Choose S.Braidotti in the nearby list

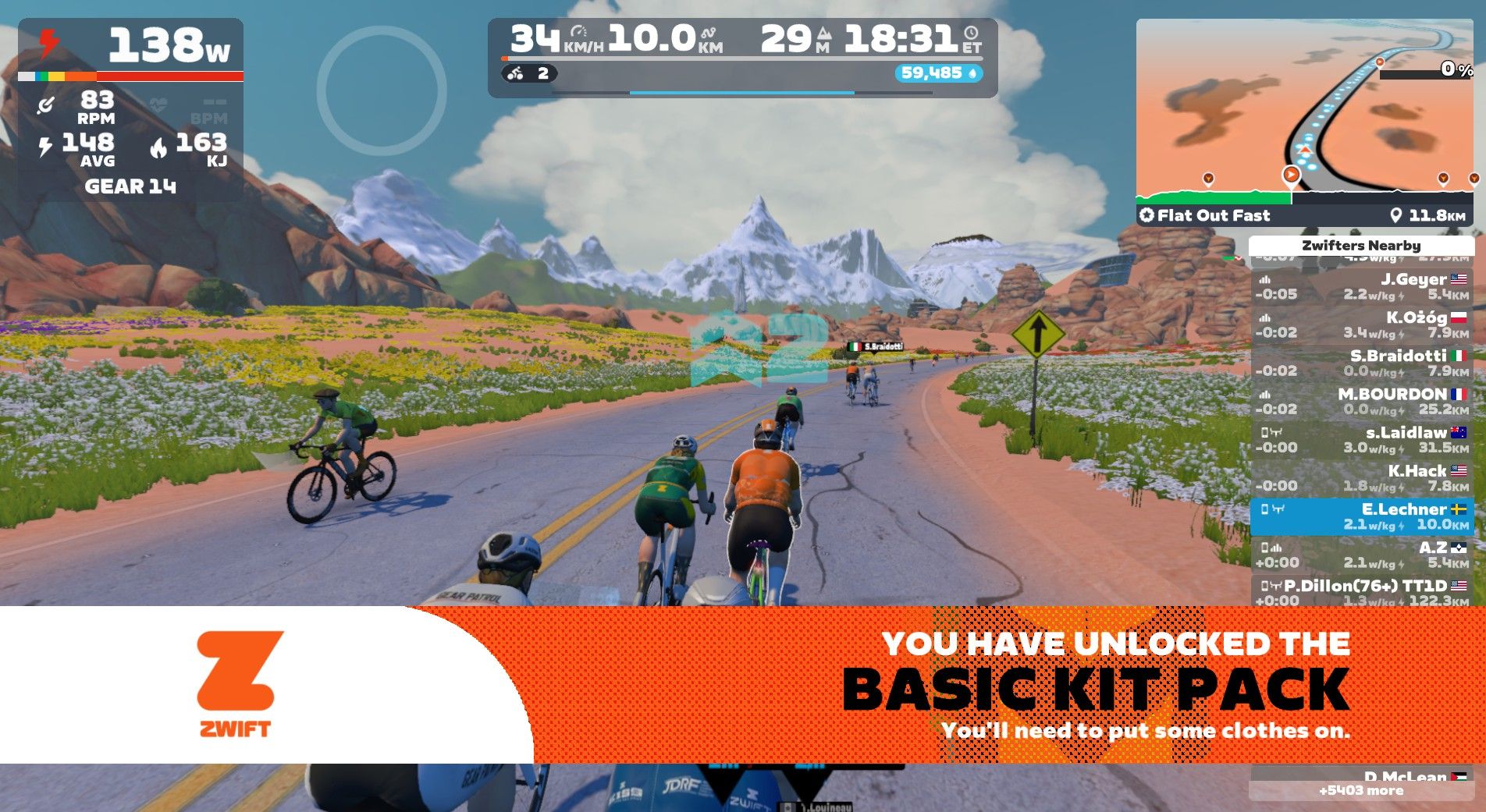click(x=1361, y=363)
